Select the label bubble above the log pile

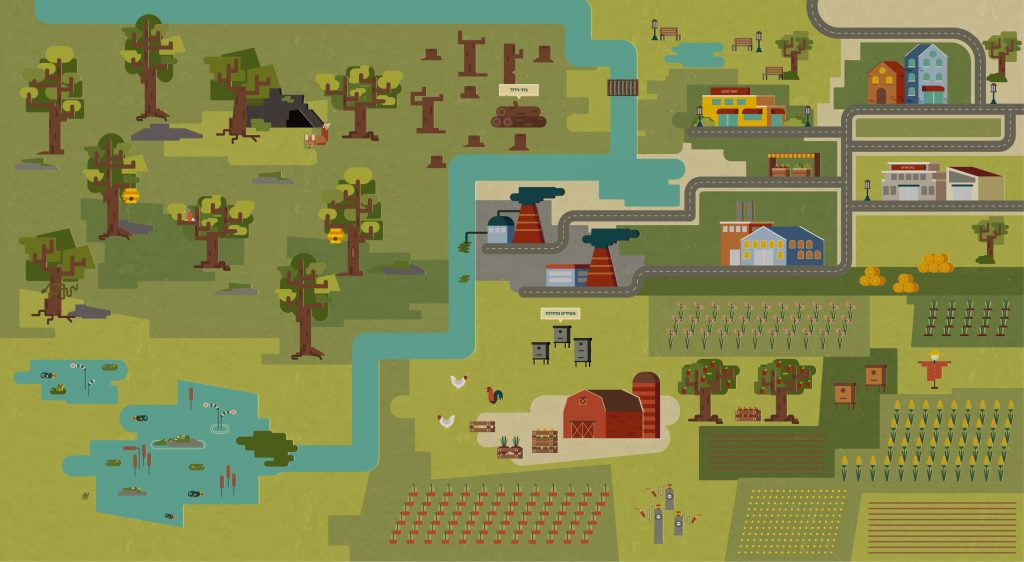[519, 90]
